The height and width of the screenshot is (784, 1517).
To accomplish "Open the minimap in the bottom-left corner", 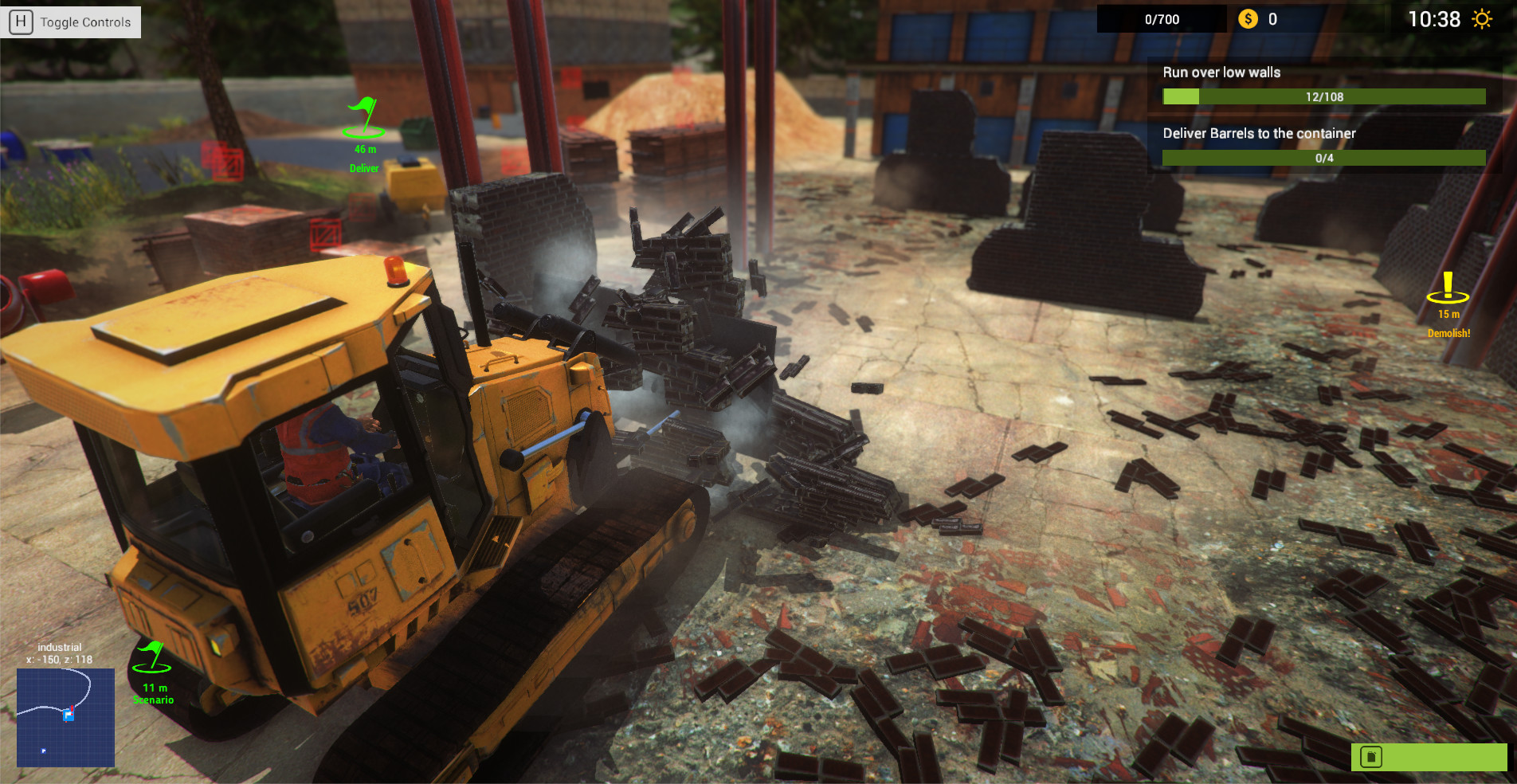I will click(65, 717).
